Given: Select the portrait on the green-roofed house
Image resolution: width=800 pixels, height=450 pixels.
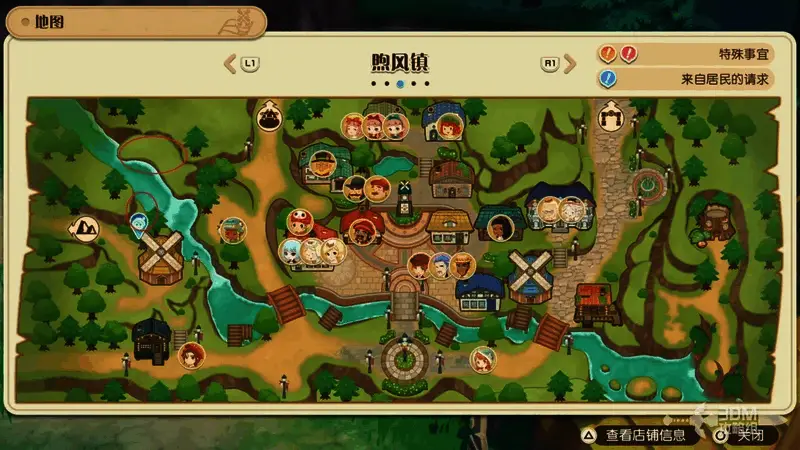Looking at the screenshot, I should point(321,162).
